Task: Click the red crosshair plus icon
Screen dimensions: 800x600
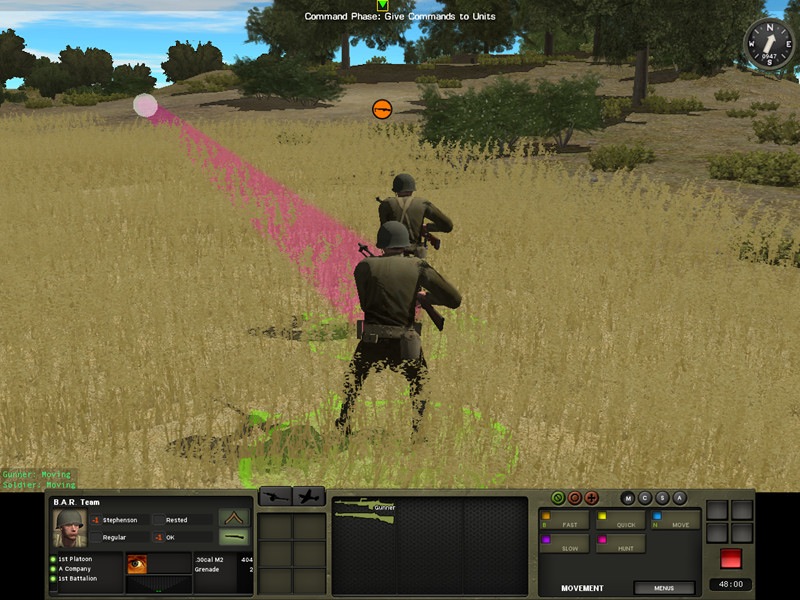Action: tap(591, 498)
